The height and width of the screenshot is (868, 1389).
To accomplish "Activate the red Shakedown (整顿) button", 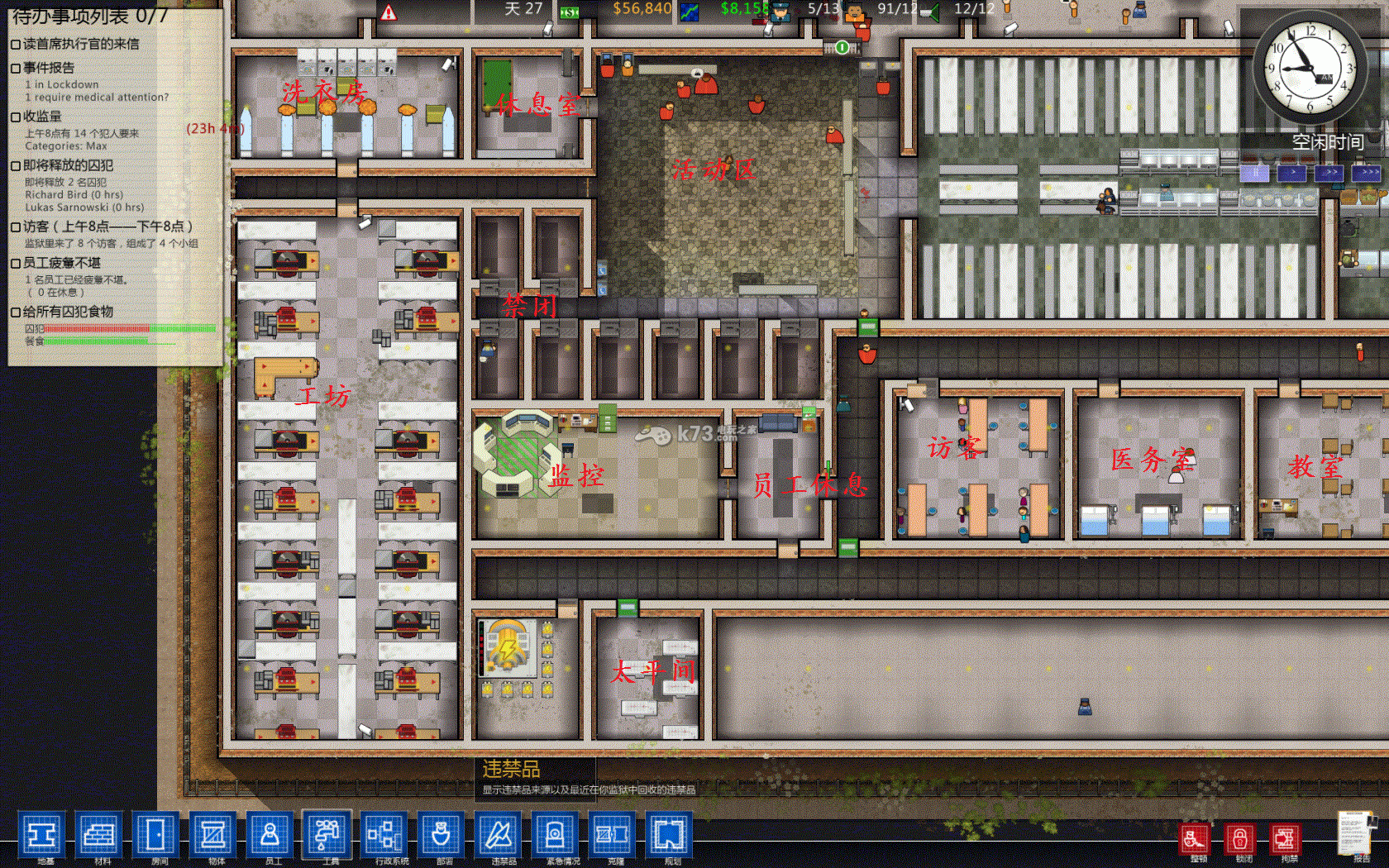I will pos(1194,840).
